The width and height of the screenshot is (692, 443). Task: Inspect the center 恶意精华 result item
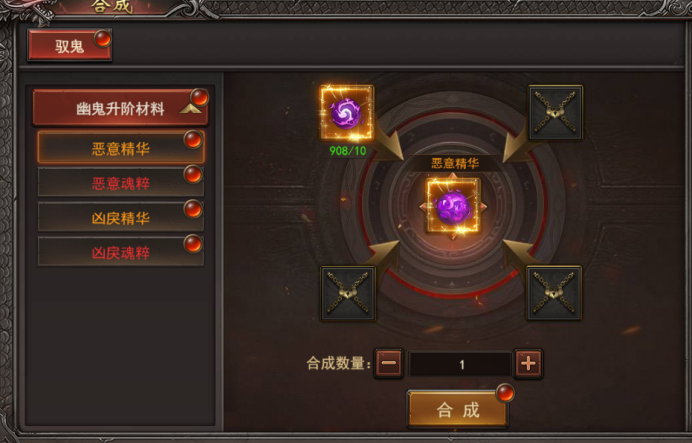453,206
